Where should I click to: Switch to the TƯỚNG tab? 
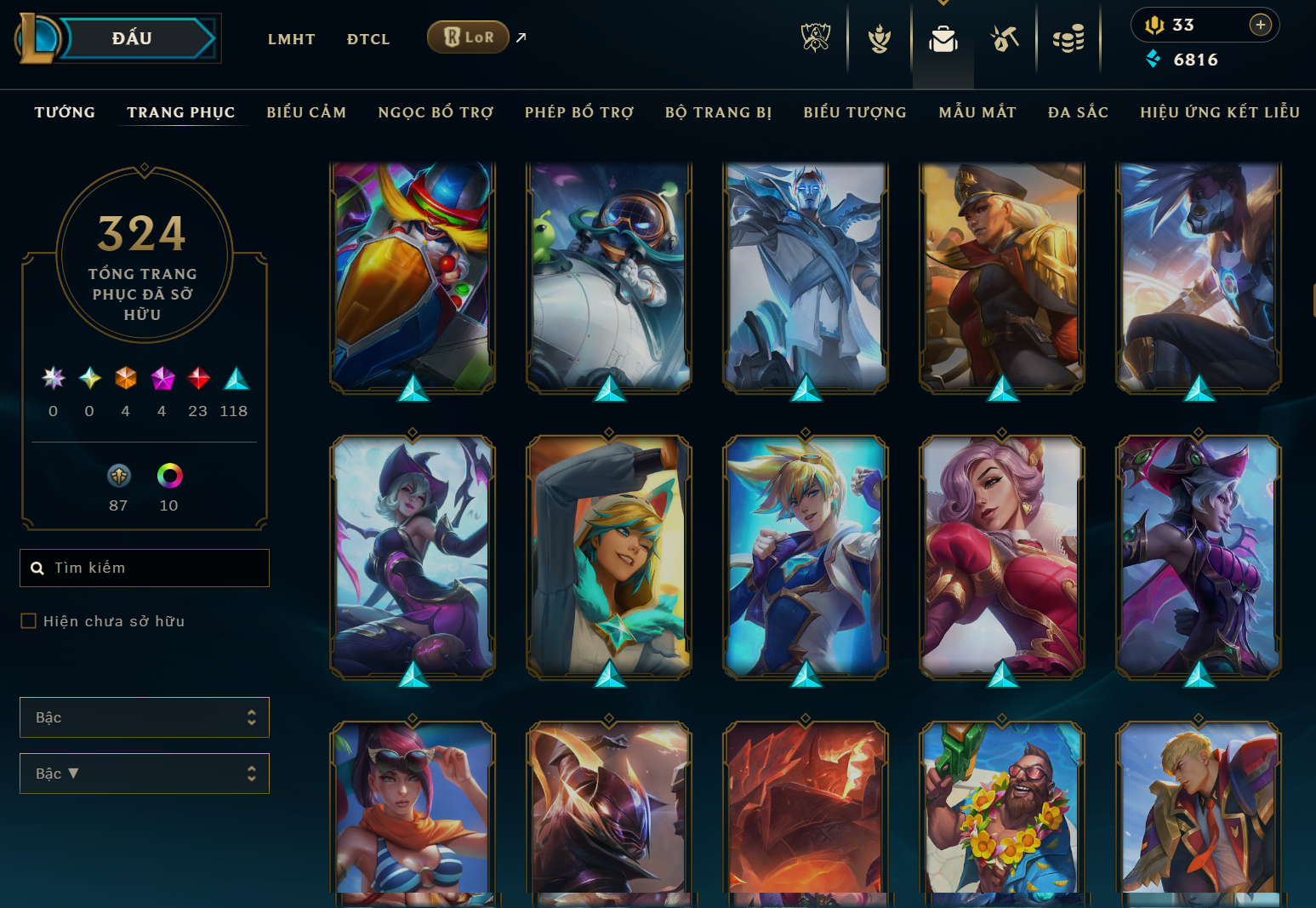point(64,111)
